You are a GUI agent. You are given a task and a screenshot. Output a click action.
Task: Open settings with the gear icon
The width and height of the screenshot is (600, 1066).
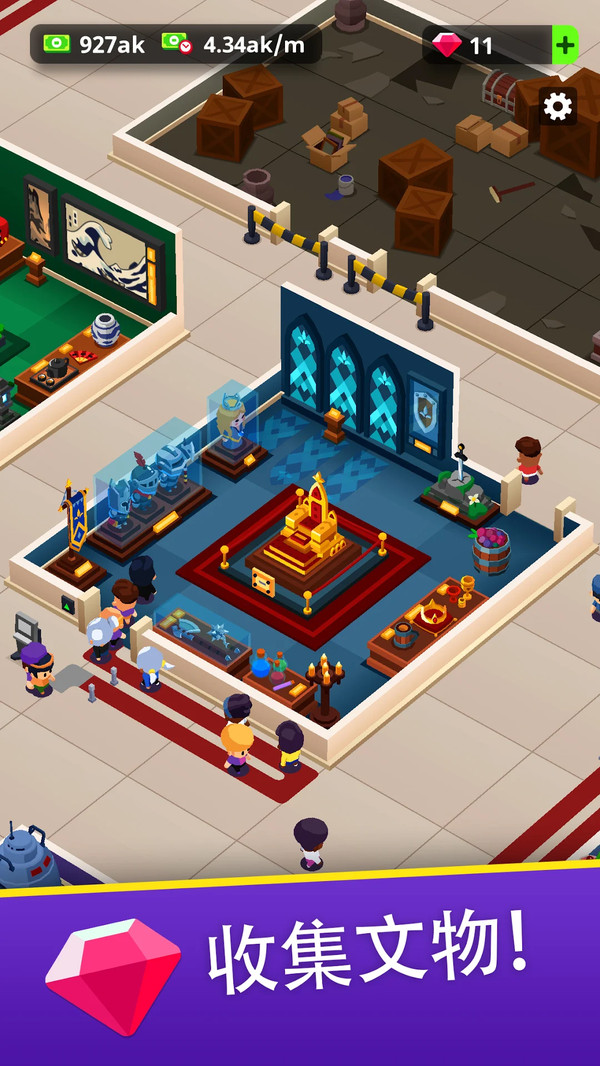pyautogui.click(x=557, y=107)
